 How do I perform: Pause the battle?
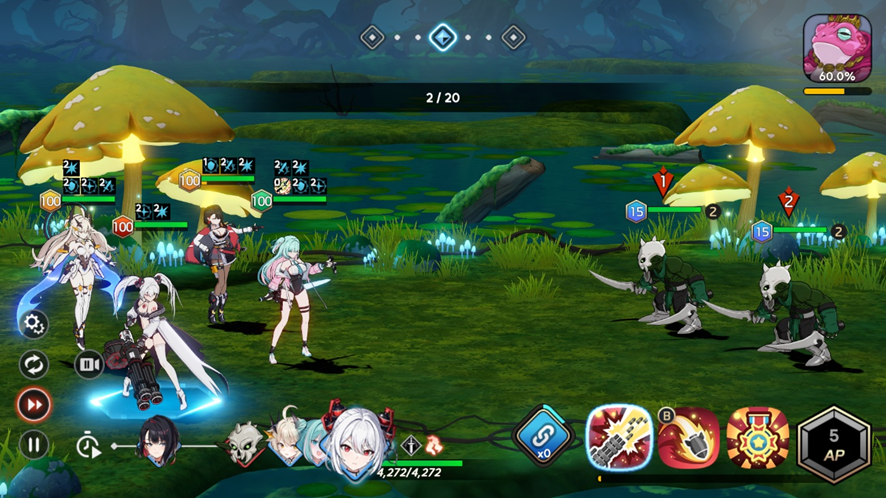(34, 445)
